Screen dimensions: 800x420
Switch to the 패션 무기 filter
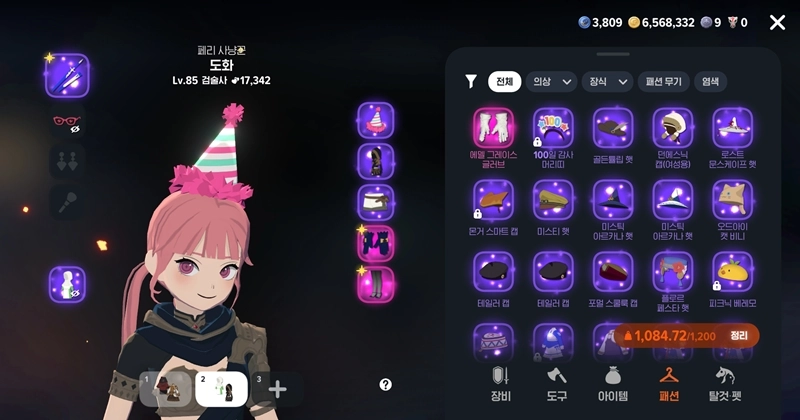(x=662, y=82)
